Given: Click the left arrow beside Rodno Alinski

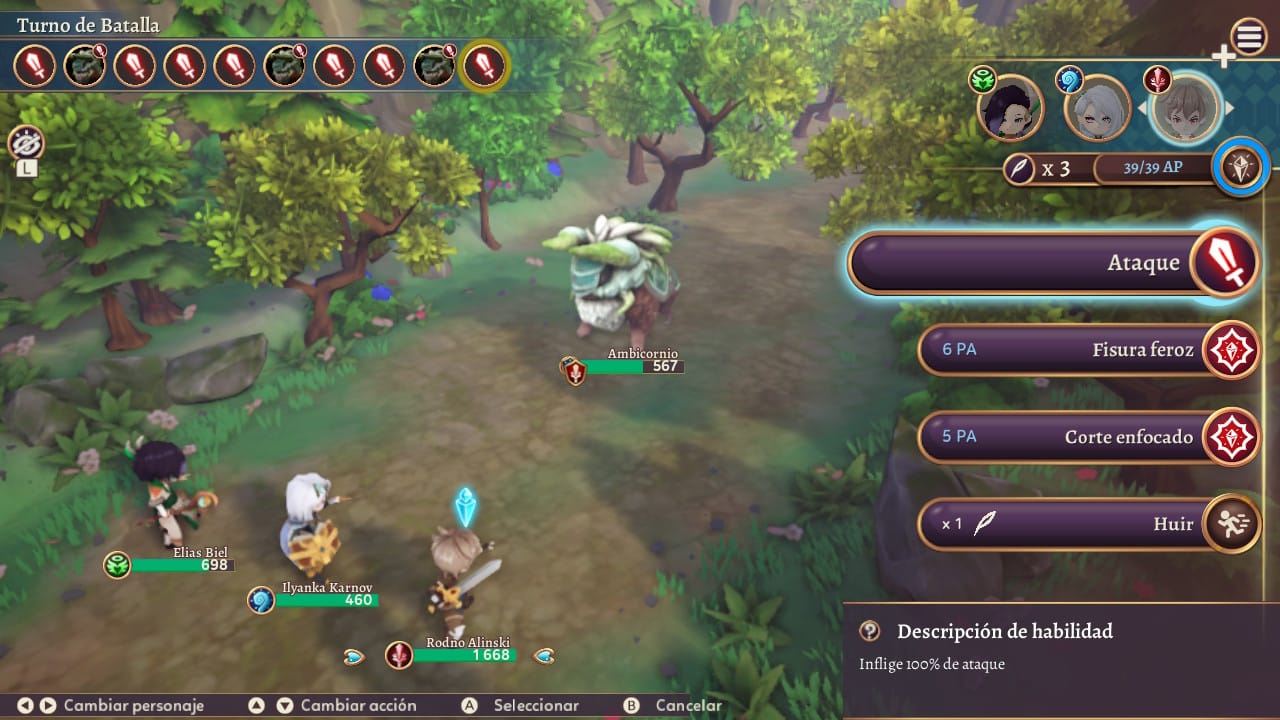Looking at the screenshot, I should [354, 656].
